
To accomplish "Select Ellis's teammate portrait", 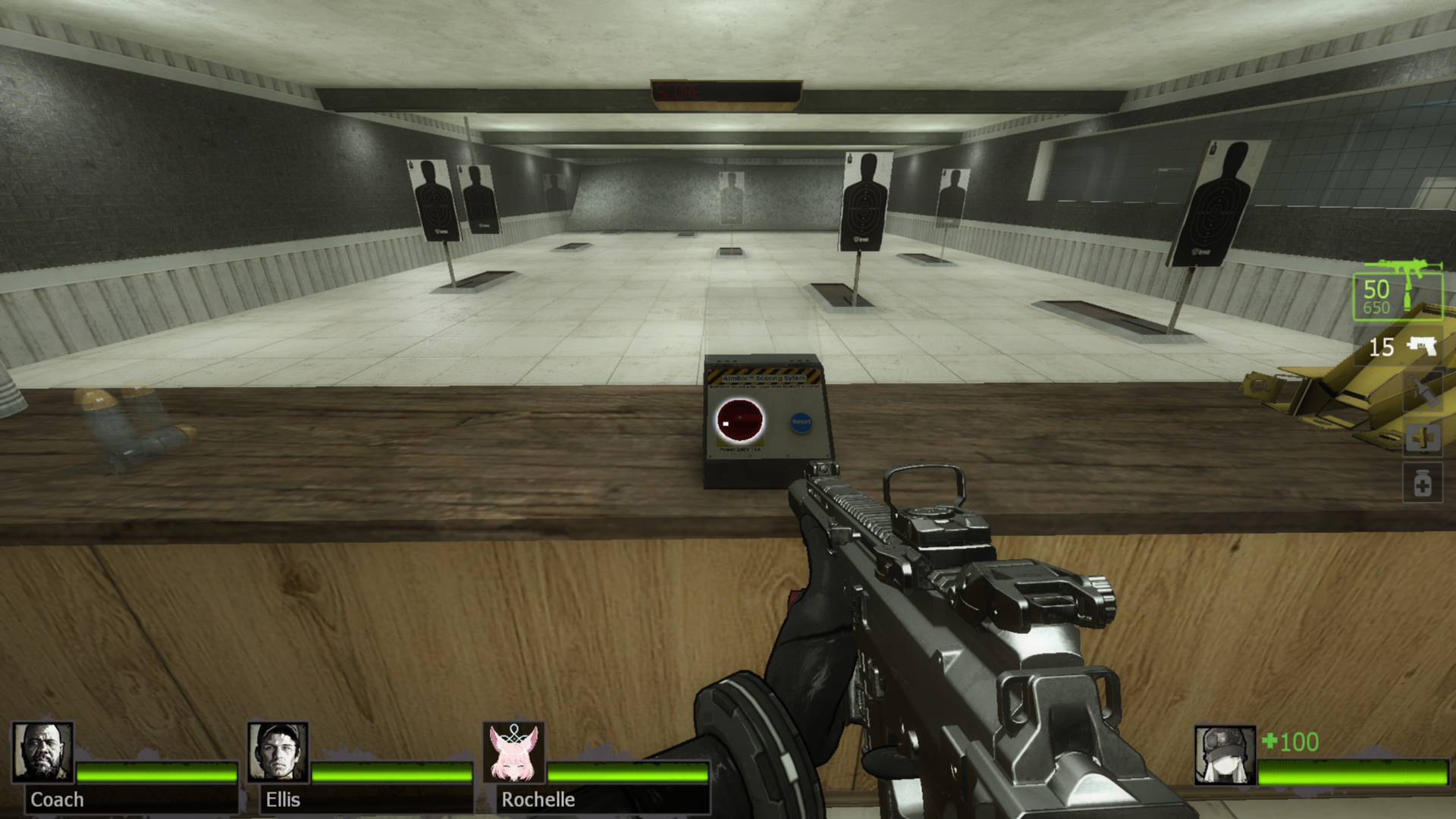I will [278, 752].
